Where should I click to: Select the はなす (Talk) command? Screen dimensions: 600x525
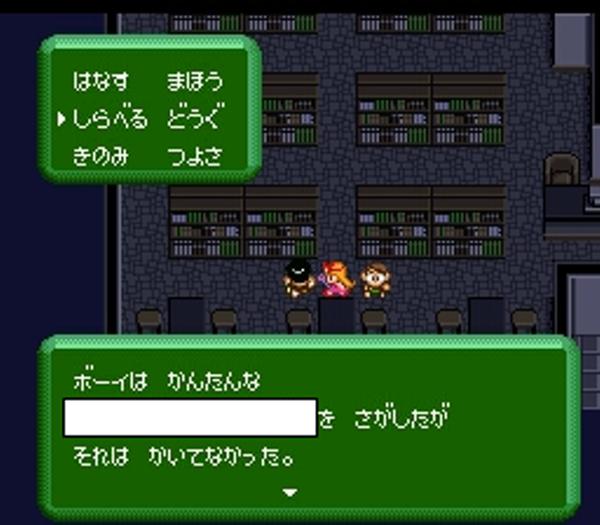coord(101,82)
